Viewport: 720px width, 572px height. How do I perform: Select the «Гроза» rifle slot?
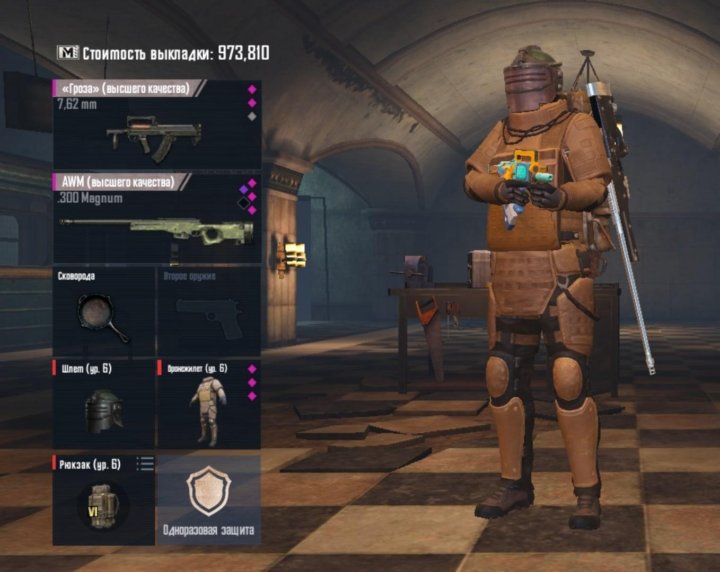coord(156,125)
